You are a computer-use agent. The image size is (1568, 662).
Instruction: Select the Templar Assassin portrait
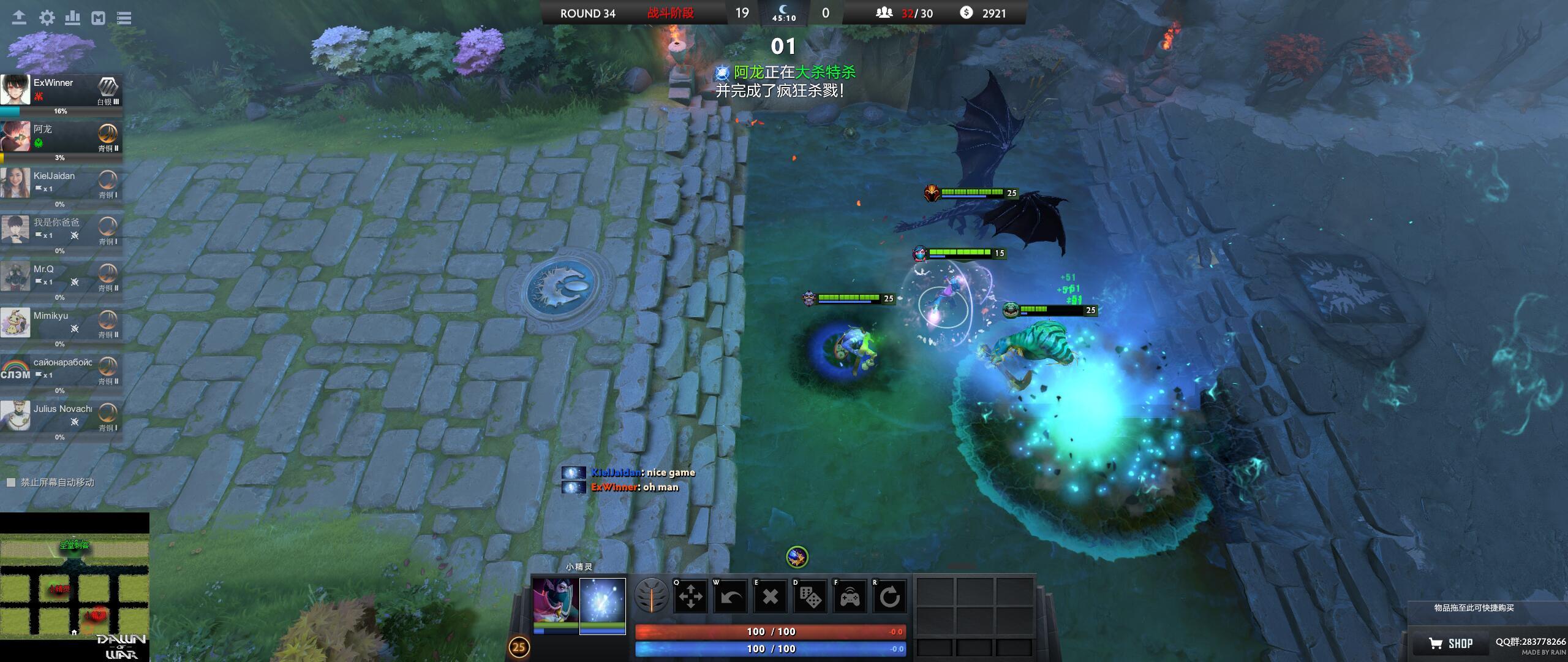coord(555,603)
